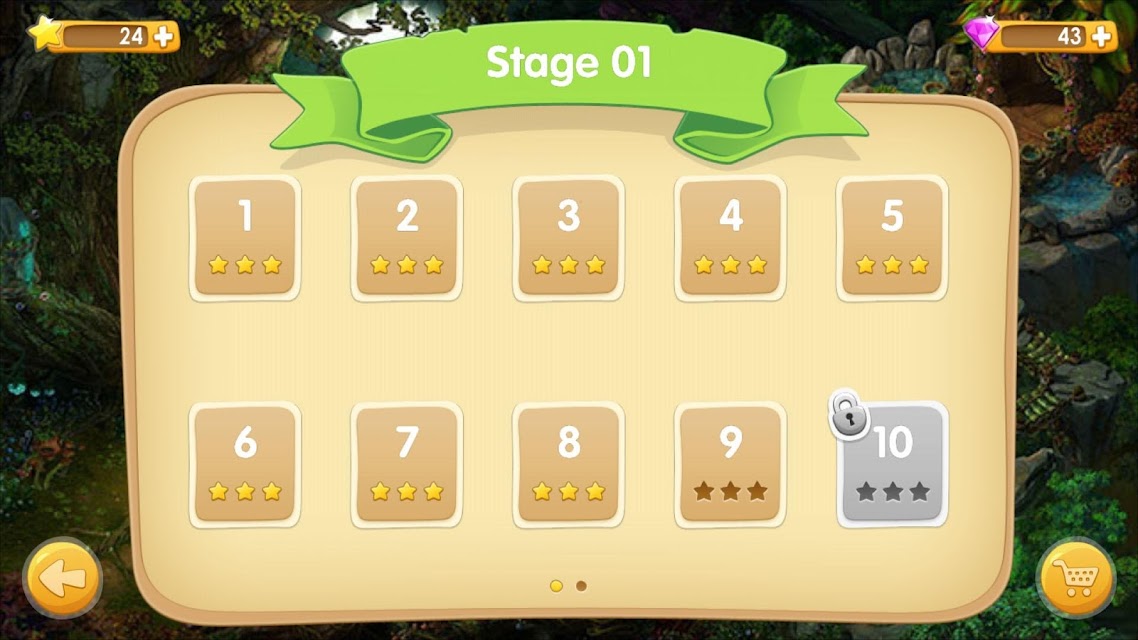Select level 1 tile
This screenshot has height=640, width=1138.
tap(245, 238)
